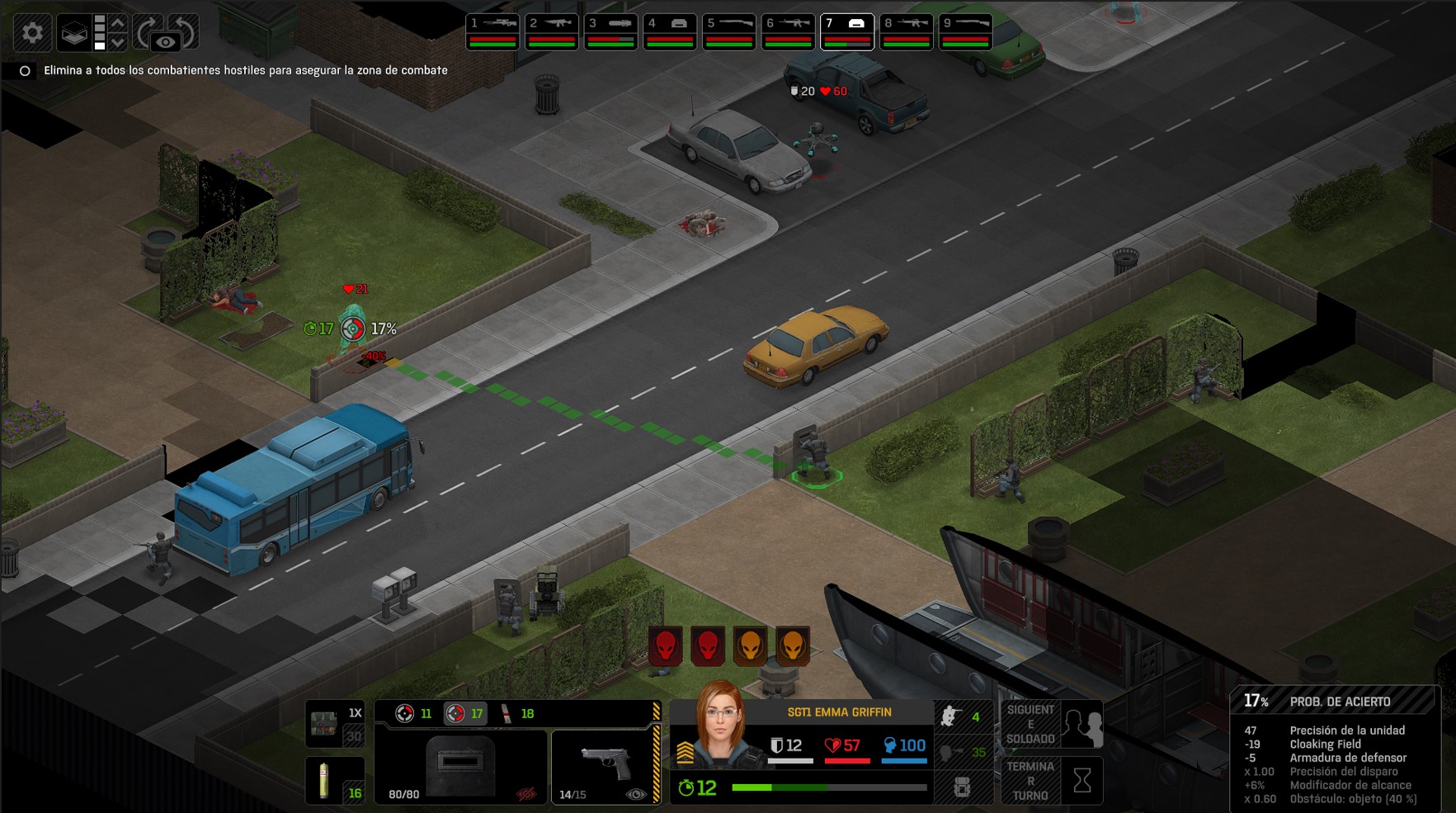This screenshot has height=813, width=1456.
Task: Choose the 11 TU snap shot mode
Action: pos(414,714)
